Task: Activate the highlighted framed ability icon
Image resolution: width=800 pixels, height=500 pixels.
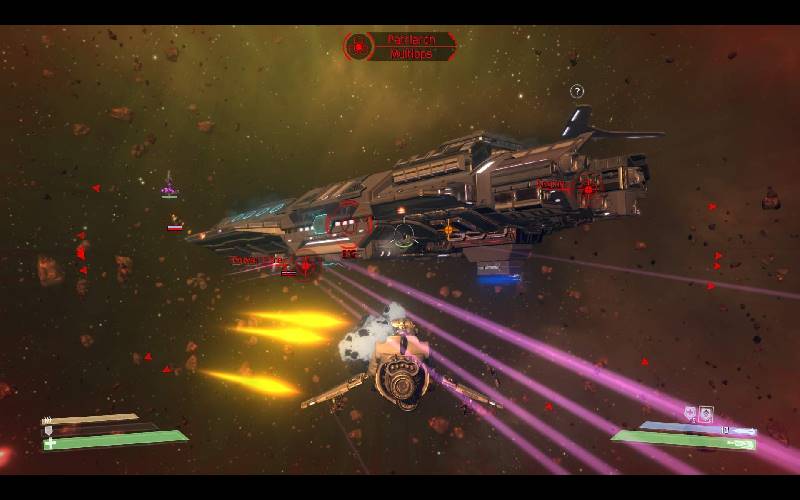Action: point(706,413)
